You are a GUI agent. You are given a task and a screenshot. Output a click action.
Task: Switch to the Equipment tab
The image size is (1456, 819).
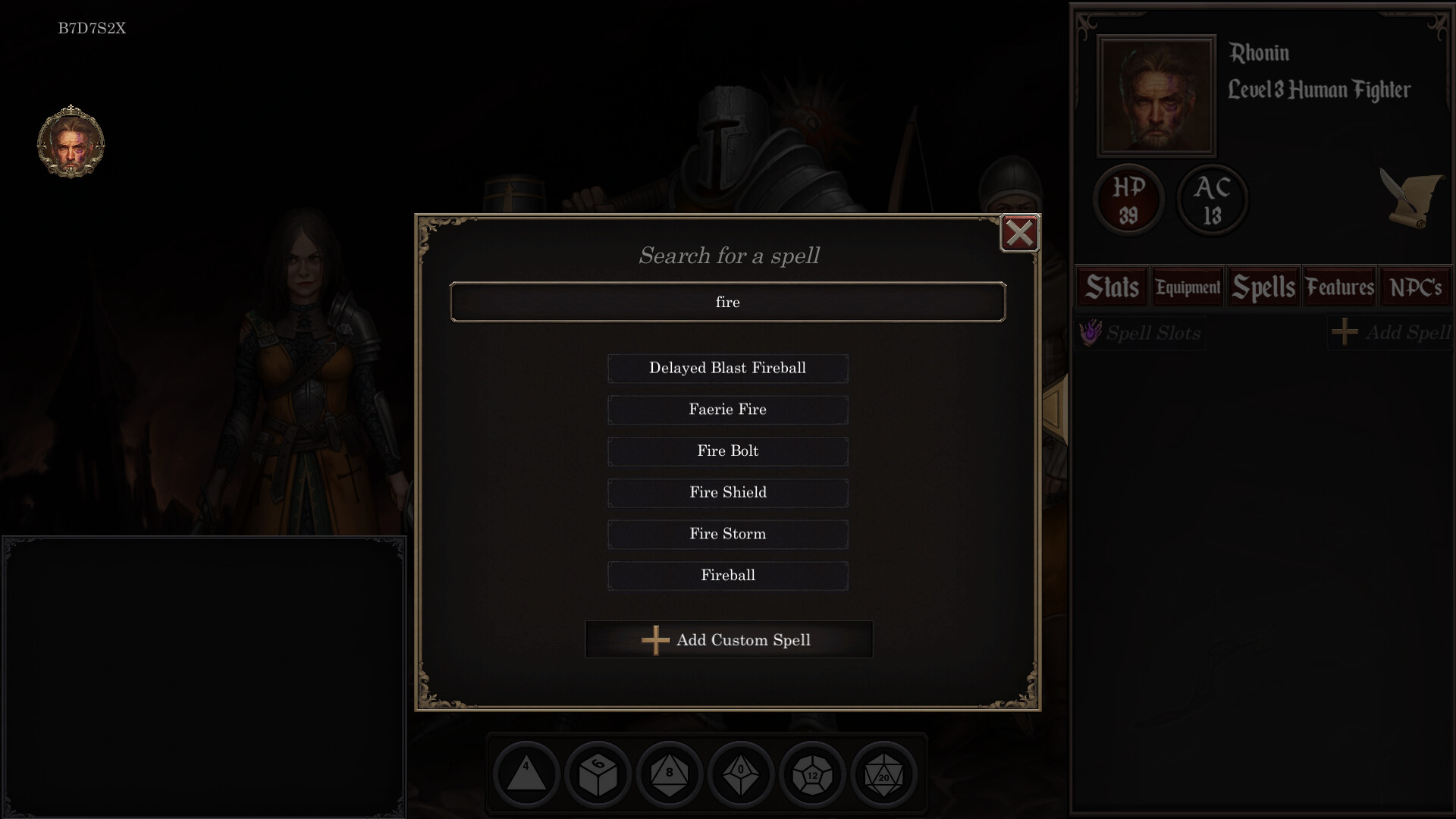point(1187,287)
